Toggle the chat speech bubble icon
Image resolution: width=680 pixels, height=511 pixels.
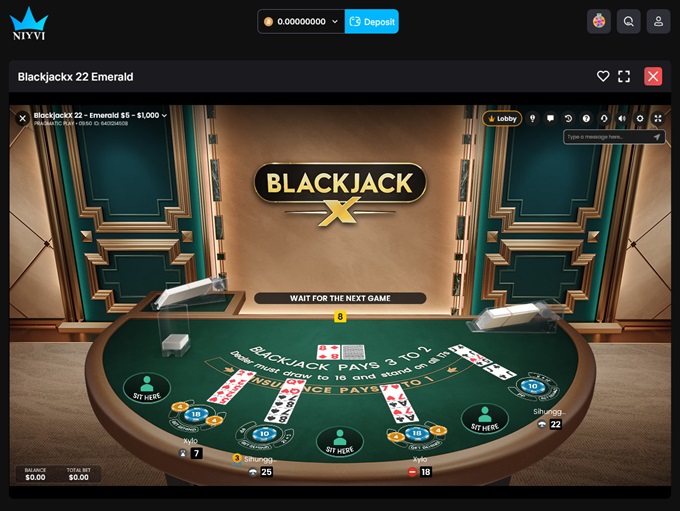(x=550, y=118)
